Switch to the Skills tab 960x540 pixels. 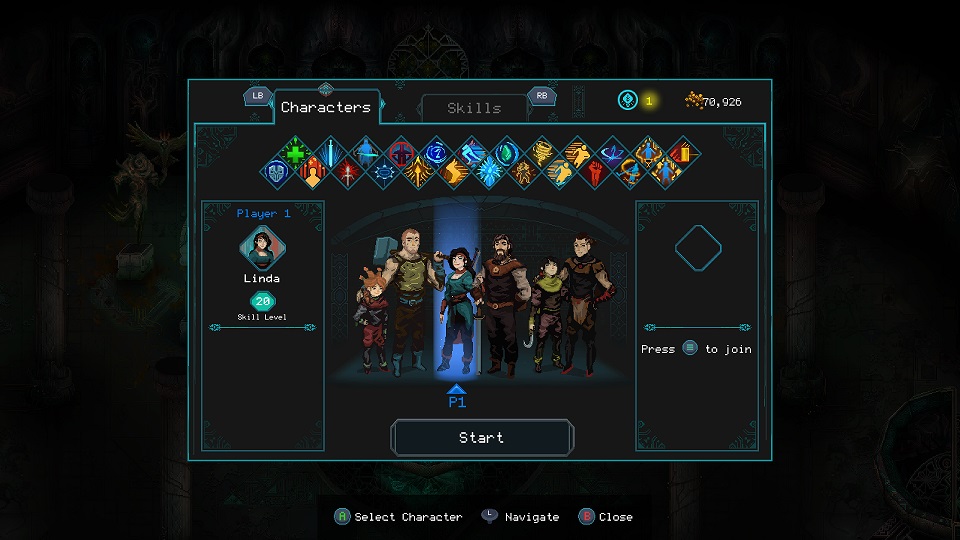tap(474, 108)
